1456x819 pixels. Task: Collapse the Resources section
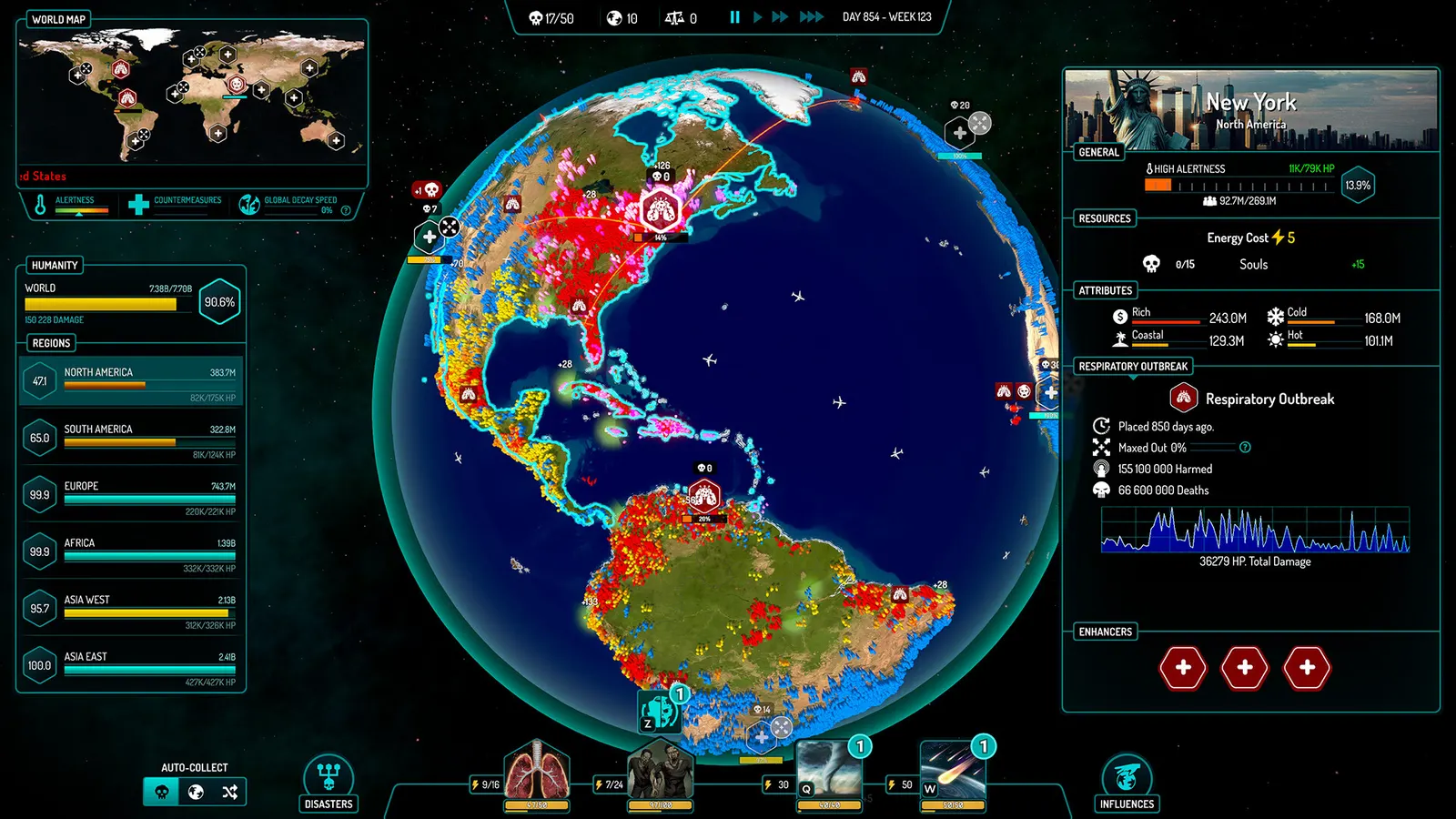[x=1104, y=218]
